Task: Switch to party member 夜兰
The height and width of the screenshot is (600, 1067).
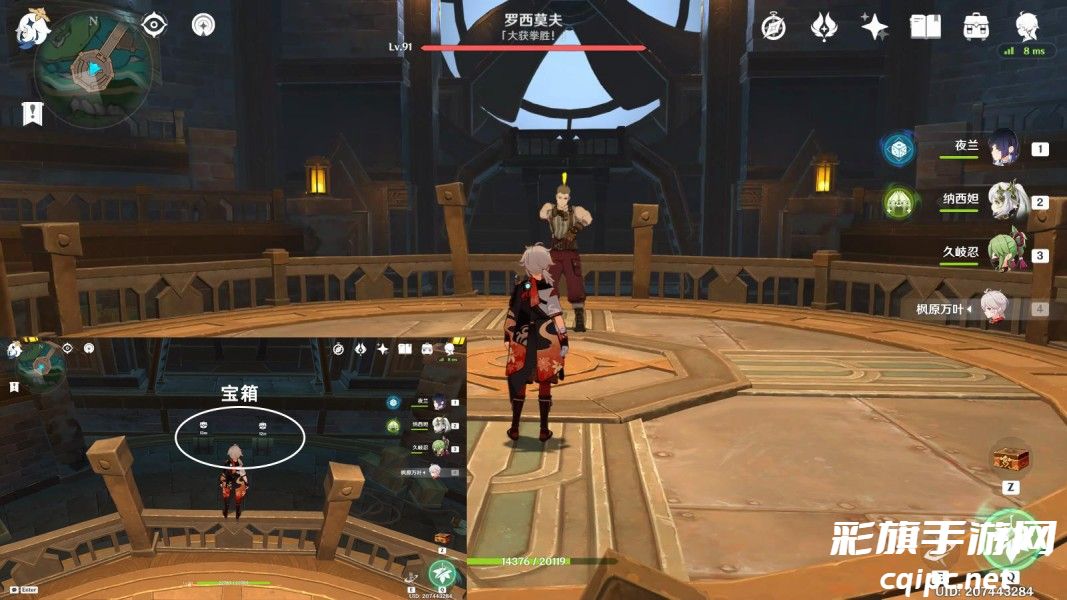Action: [x=1003, y=148]
